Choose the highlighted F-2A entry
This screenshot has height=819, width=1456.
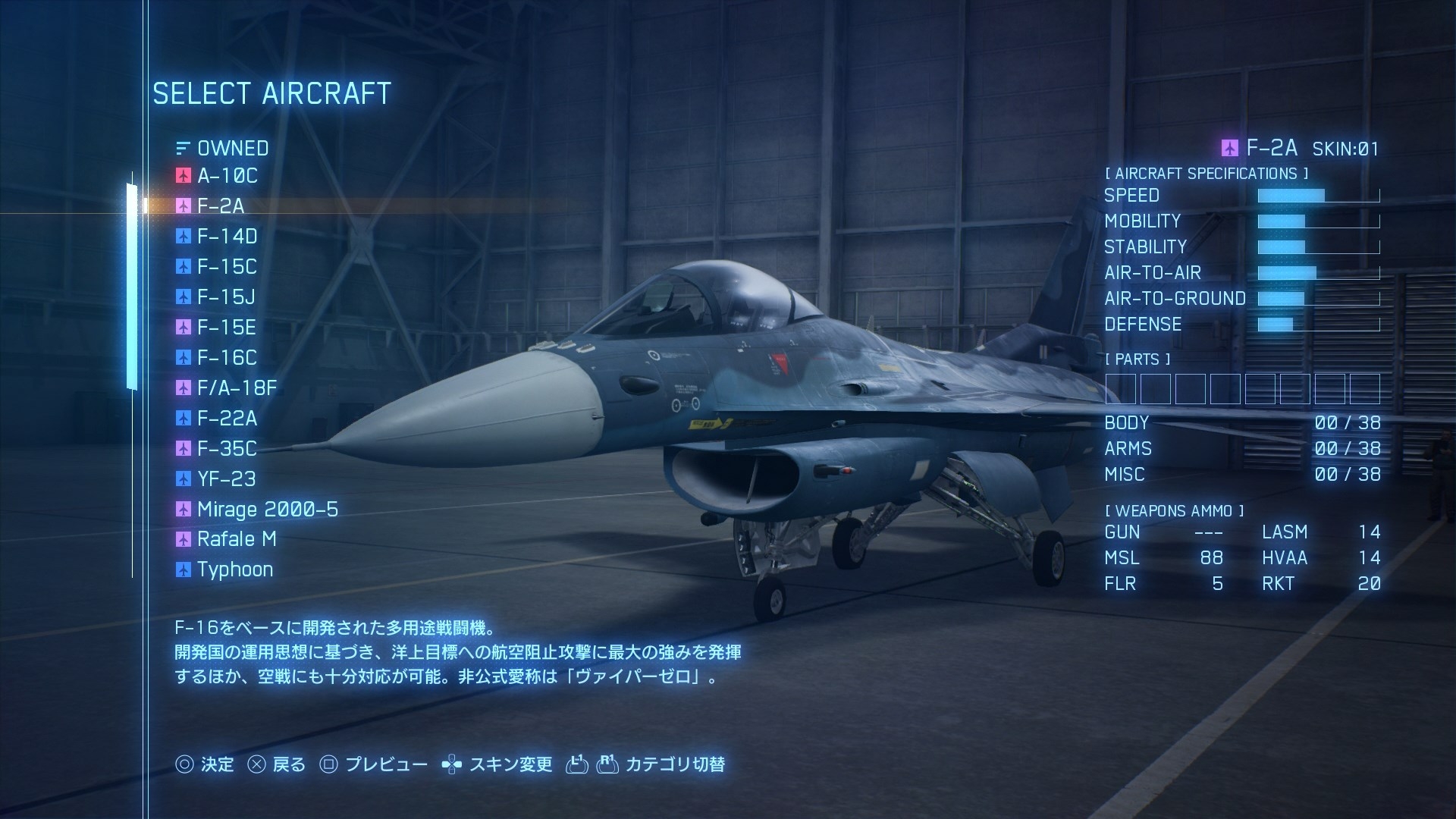[220, 206]
